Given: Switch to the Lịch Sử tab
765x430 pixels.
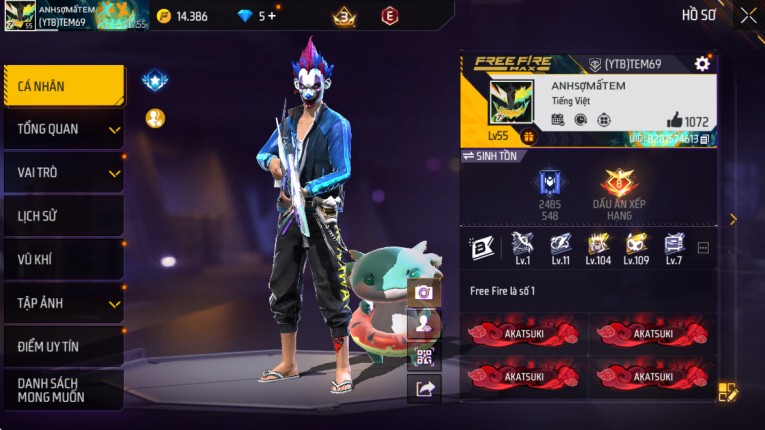Looking at the screenshot, I should tap(63, 216).
